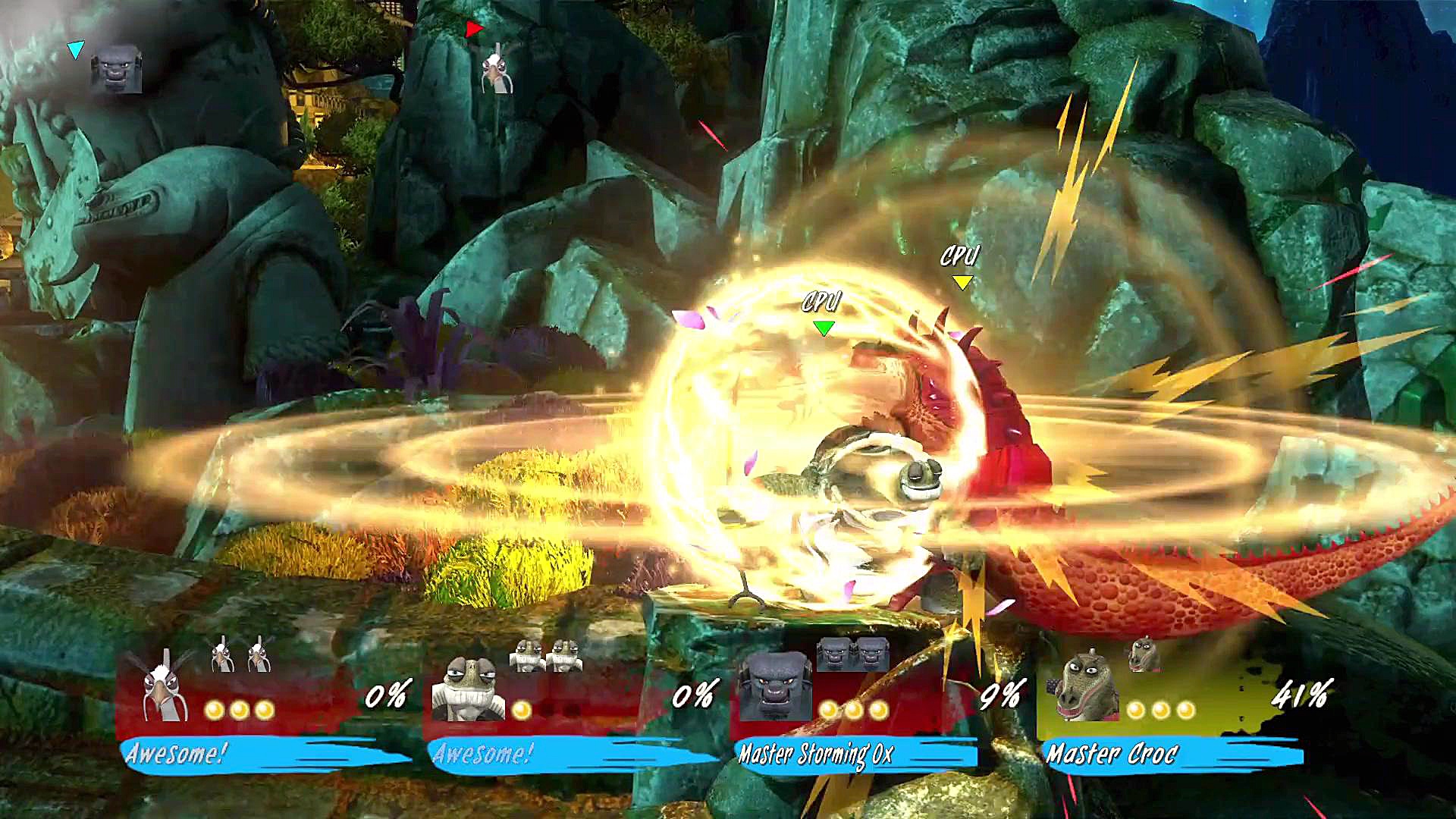Select the off-screen Crane indicator icon

click(x=497, y=70)
